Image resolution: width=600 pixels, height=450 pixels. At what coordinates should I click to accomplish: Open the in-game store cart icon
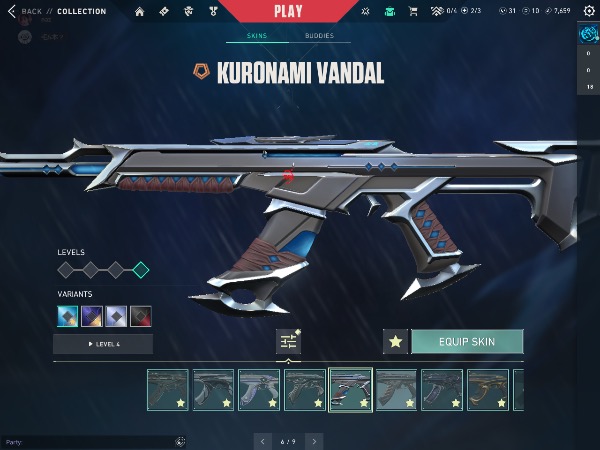pyautogui.click(x=414, y=11)
